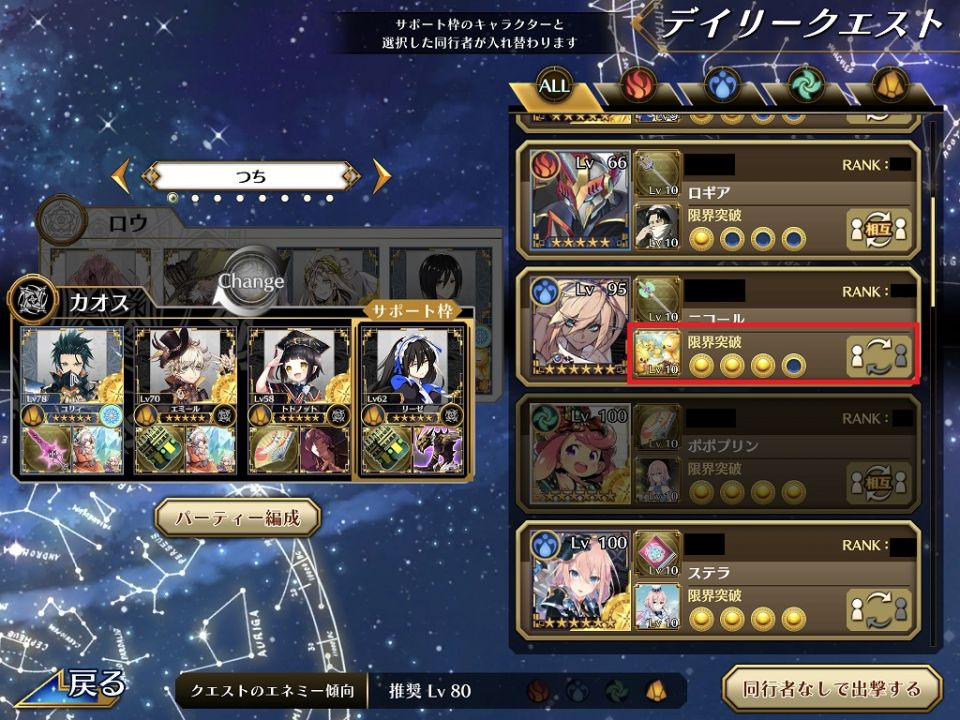Select トトノット character card in party
Viewport: 960px width, 720px height.
[x=298, y=400]
